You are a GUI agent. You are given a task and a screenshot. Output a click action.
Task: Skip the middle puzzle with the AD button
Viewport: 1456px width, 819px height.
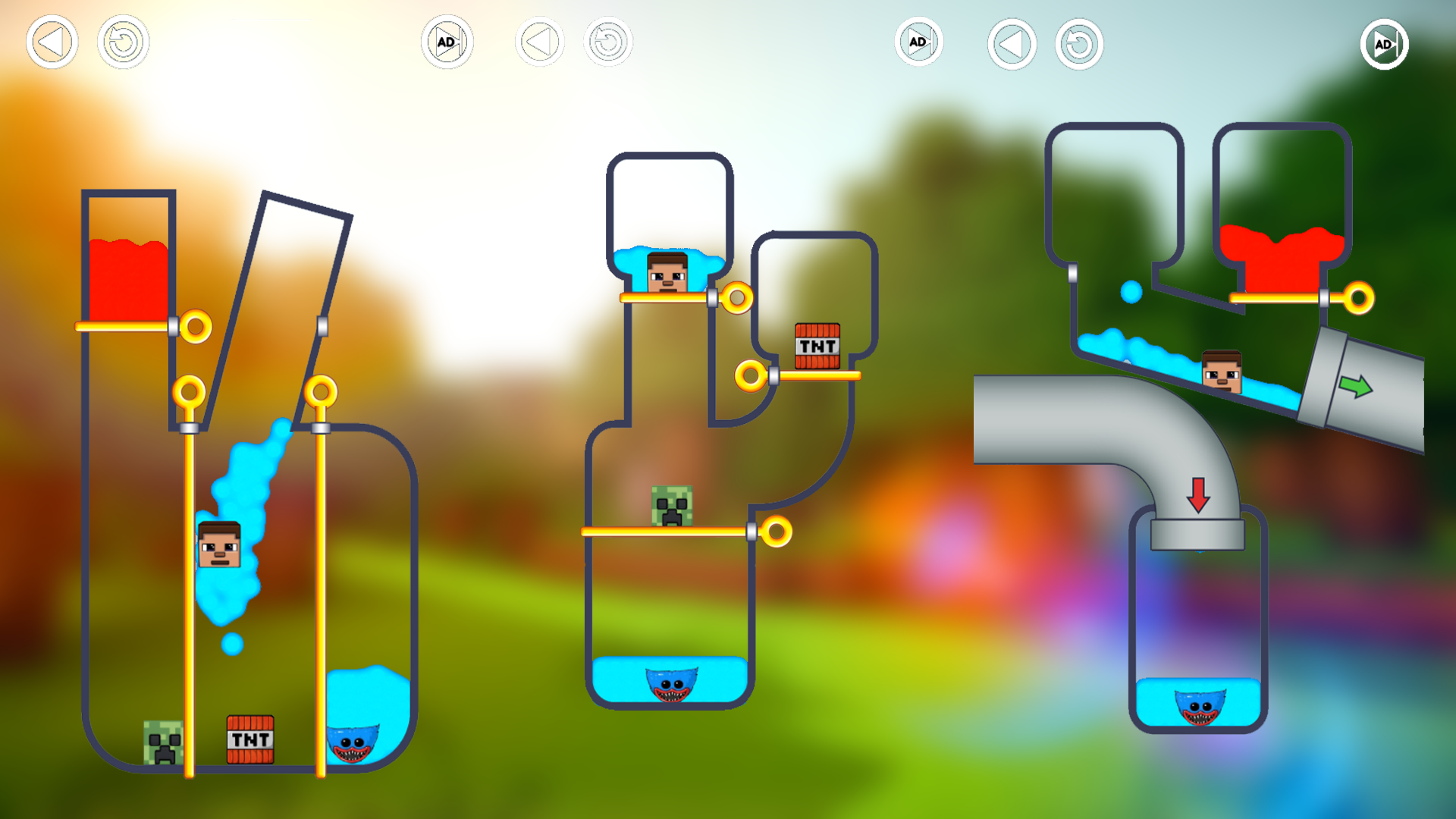click(x=919, y=43)
